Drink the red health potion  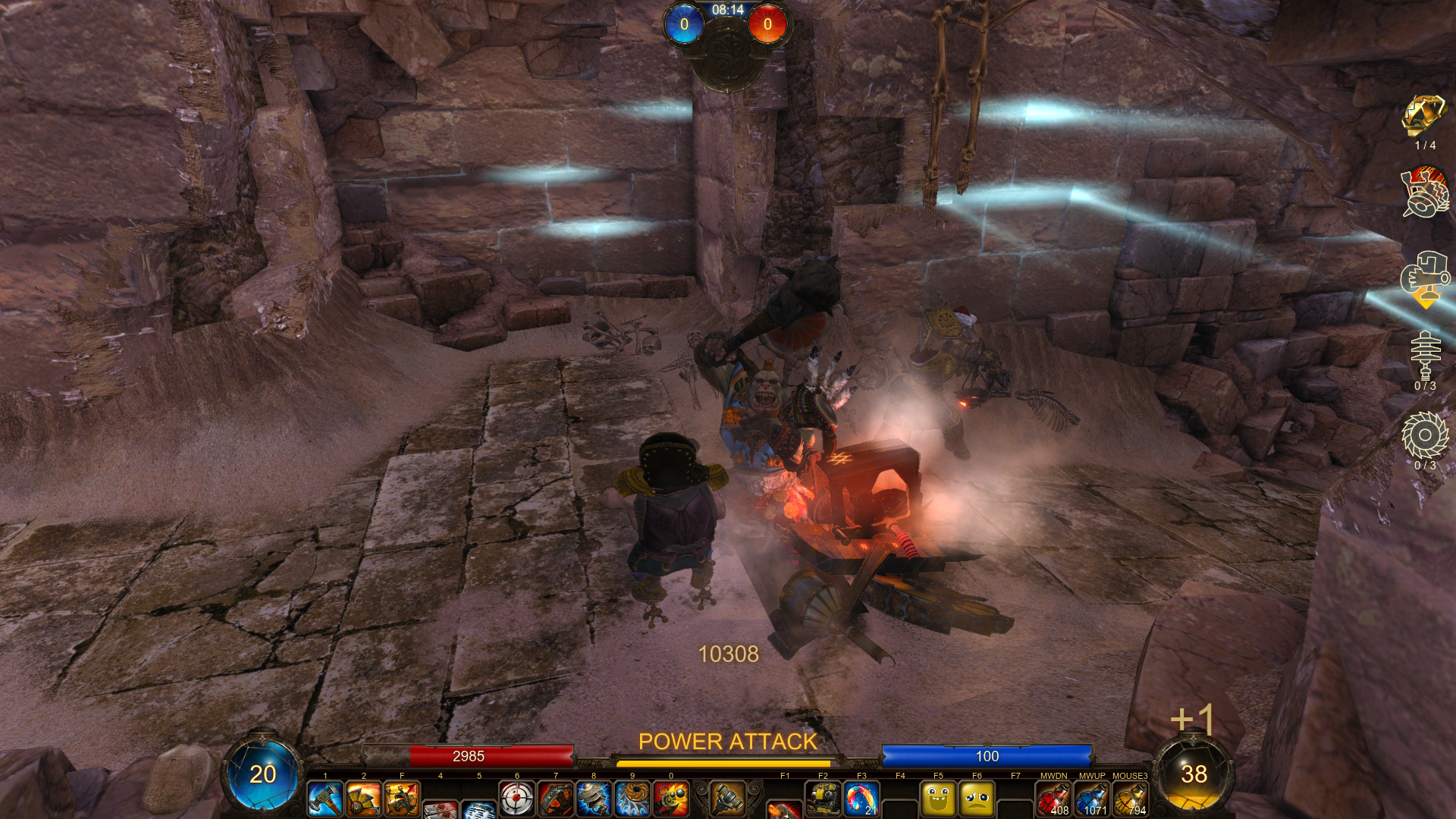[x=1053, y=799]
